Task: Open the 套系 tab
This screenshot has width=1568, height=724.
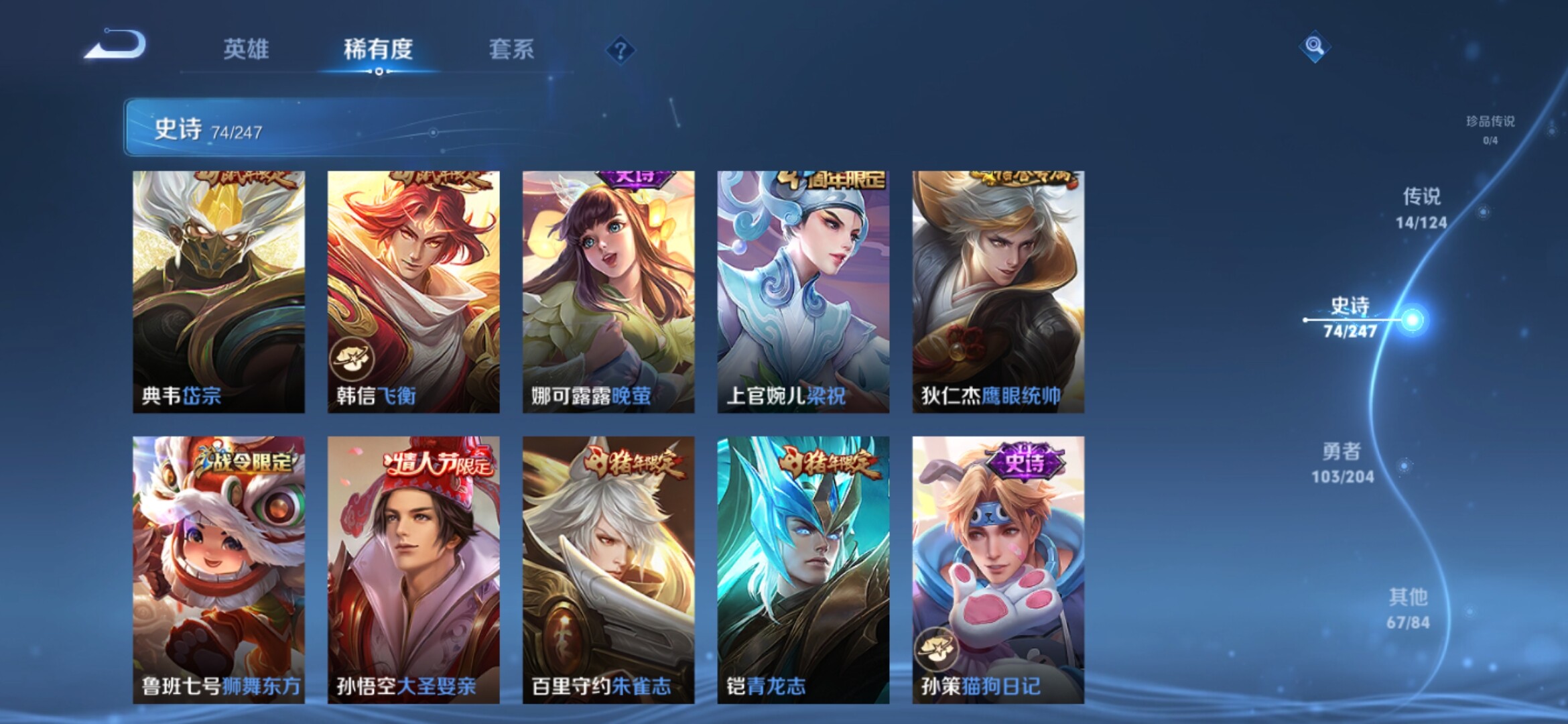Action: click(511, 49)
